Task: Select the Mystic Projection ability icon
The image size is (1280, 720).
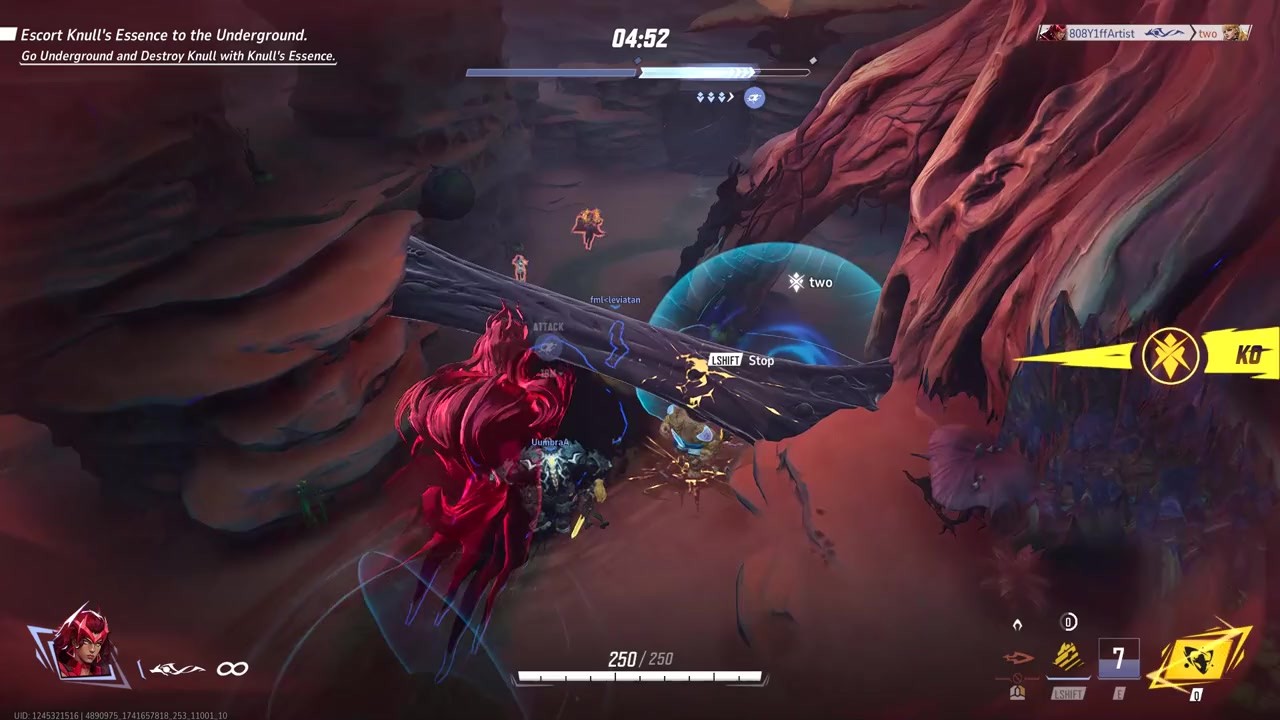Action: click(x=1068, y=658)
